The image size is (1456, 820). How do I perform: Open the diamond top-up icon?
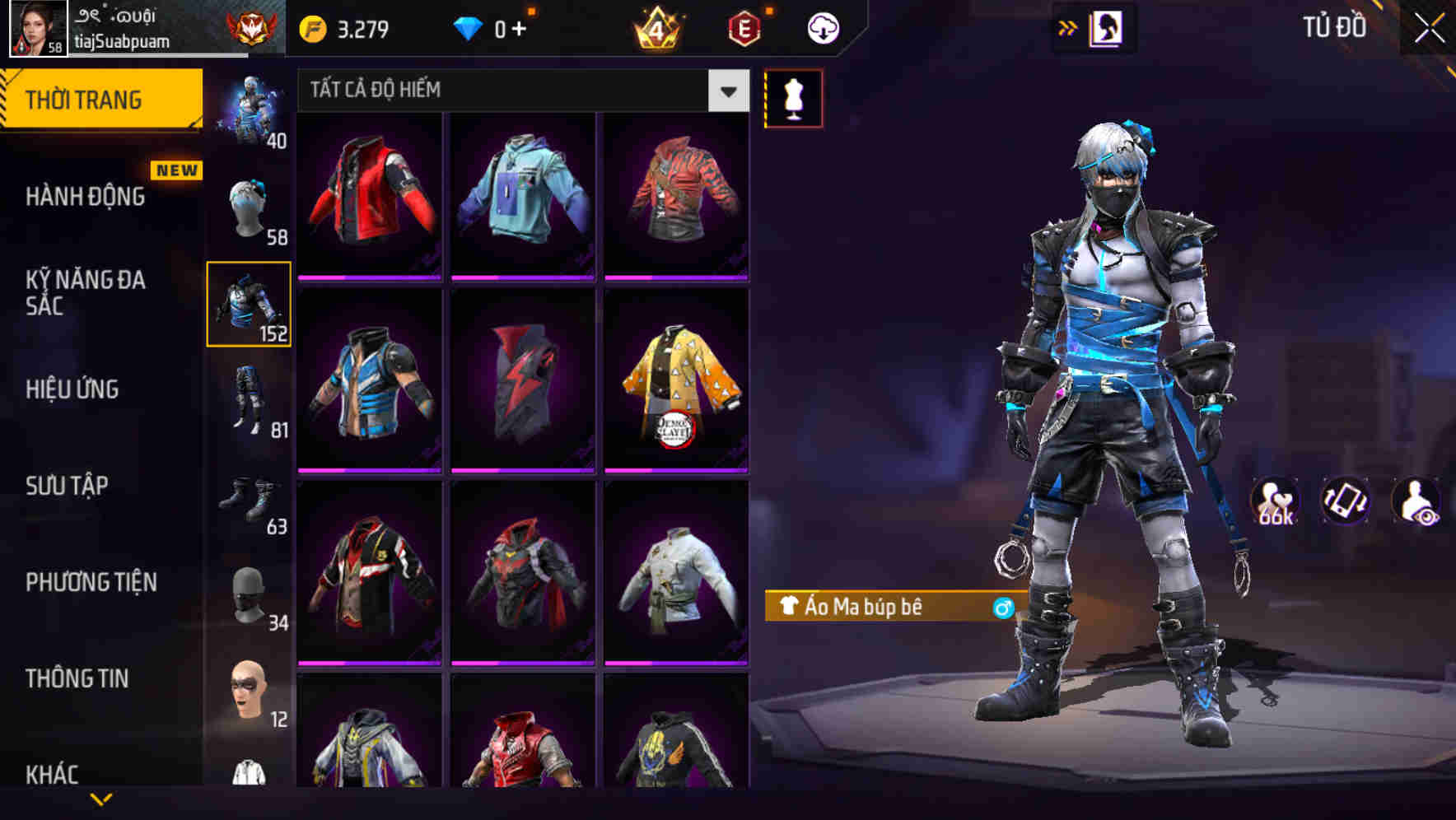coord(469,27)
